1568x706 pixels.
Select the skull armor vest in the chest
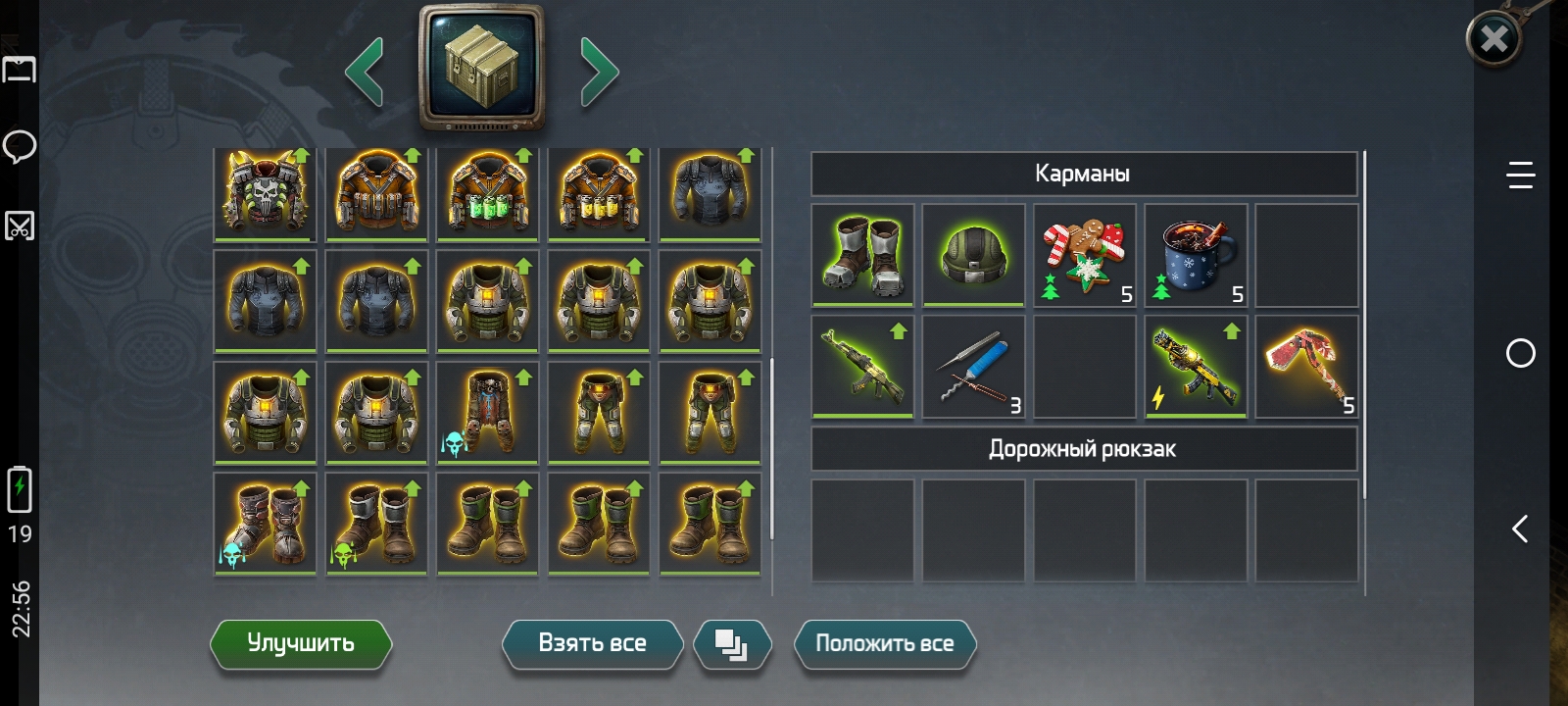pyautogui.click(x=265, y=193)
